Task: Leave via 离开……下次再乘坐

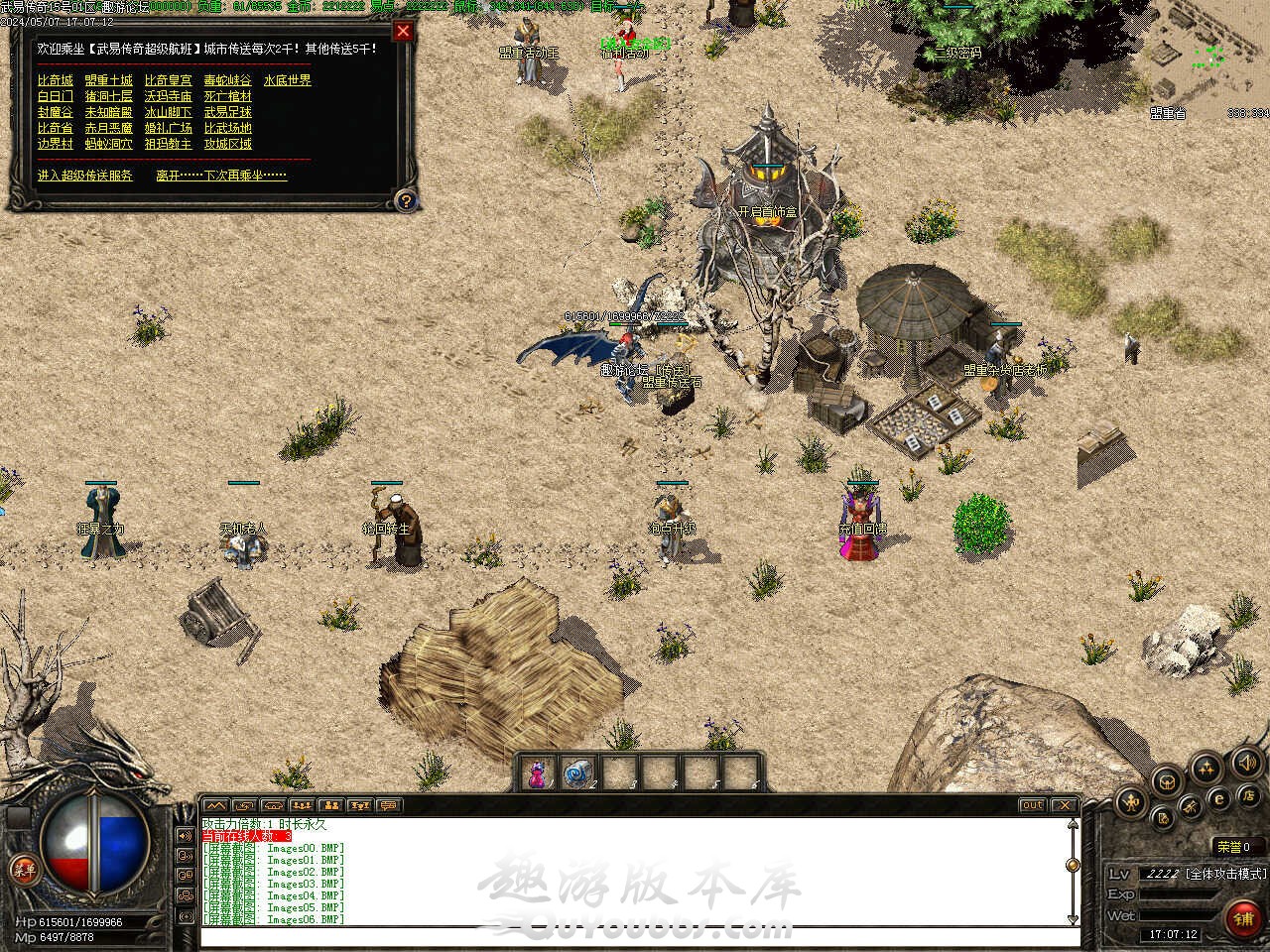Action: [x=221, y=176]
